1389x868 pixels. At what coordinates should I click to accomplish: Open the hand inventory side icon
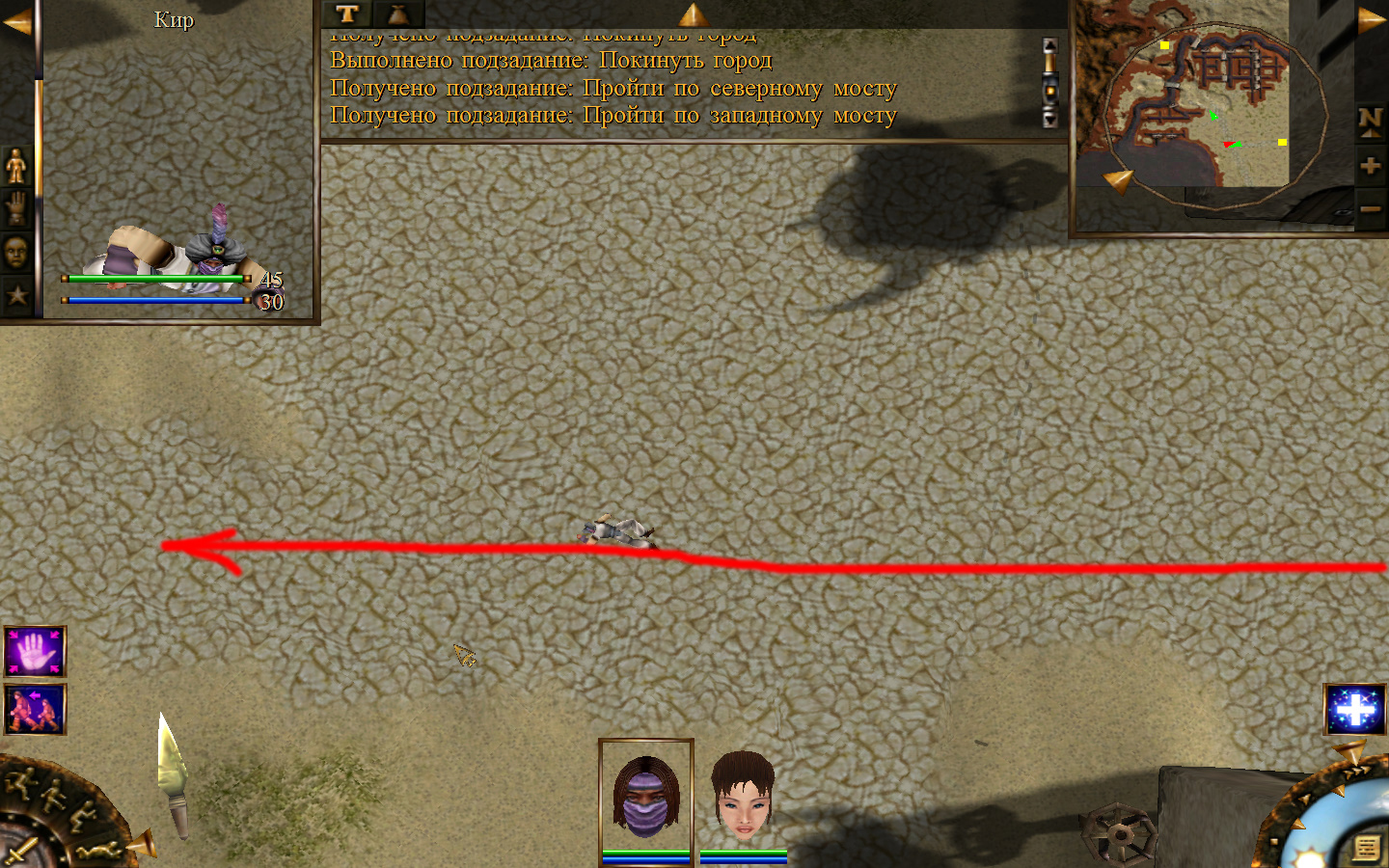tap(16, 208)
